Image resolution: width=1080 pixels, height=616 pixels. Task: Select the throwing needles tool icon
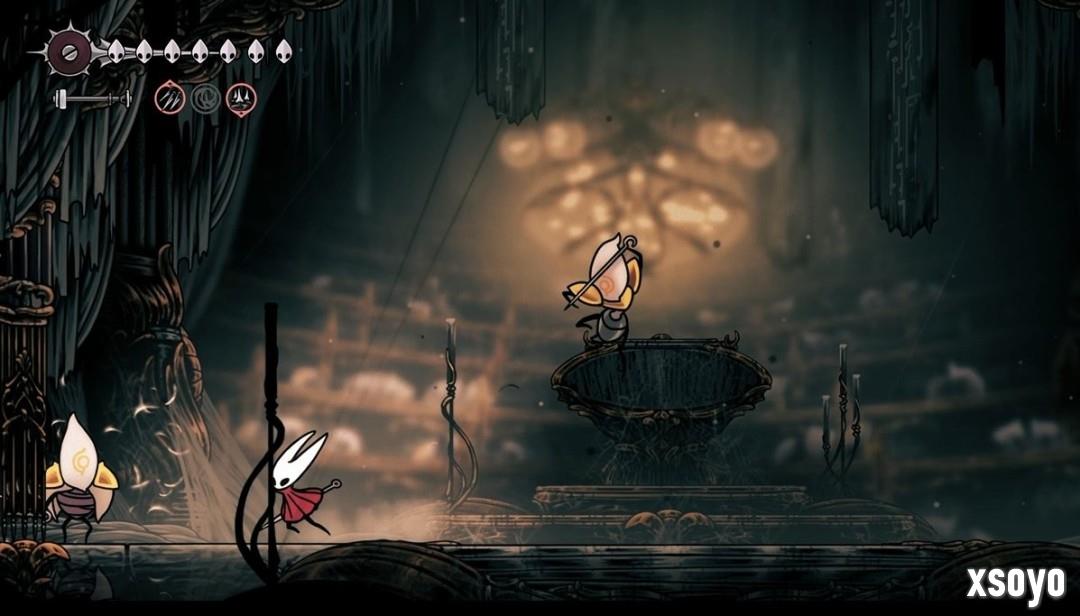pos(170,98)
